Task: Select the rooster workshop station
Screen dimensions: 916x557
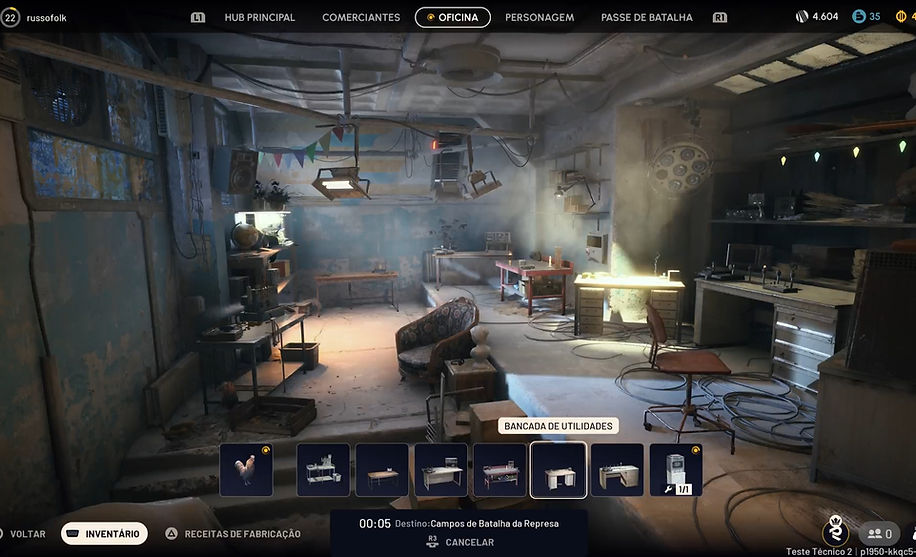Action: [246, 470]
